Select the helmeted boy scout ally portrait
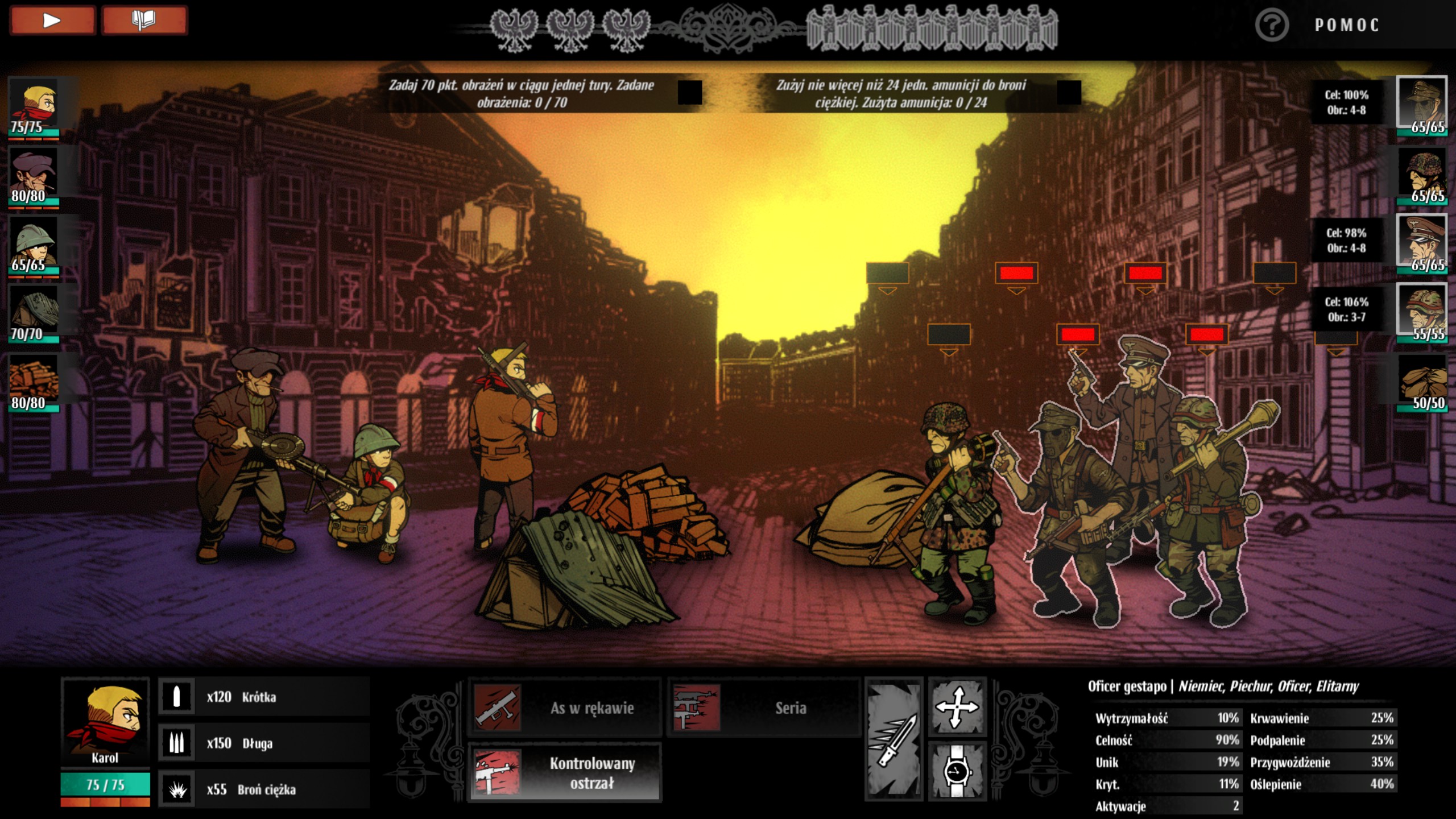This screenshot has height=819, width=1456. [x=34, y=246]
